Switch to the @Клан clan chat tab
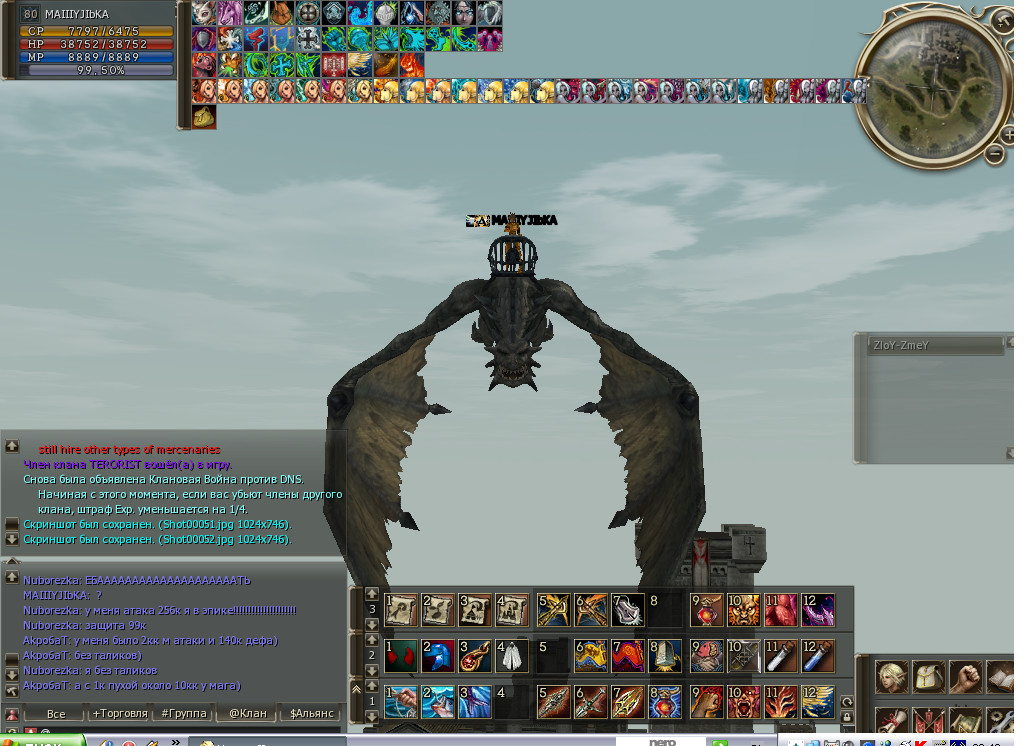1024x746 pixels. click(247, 714)
